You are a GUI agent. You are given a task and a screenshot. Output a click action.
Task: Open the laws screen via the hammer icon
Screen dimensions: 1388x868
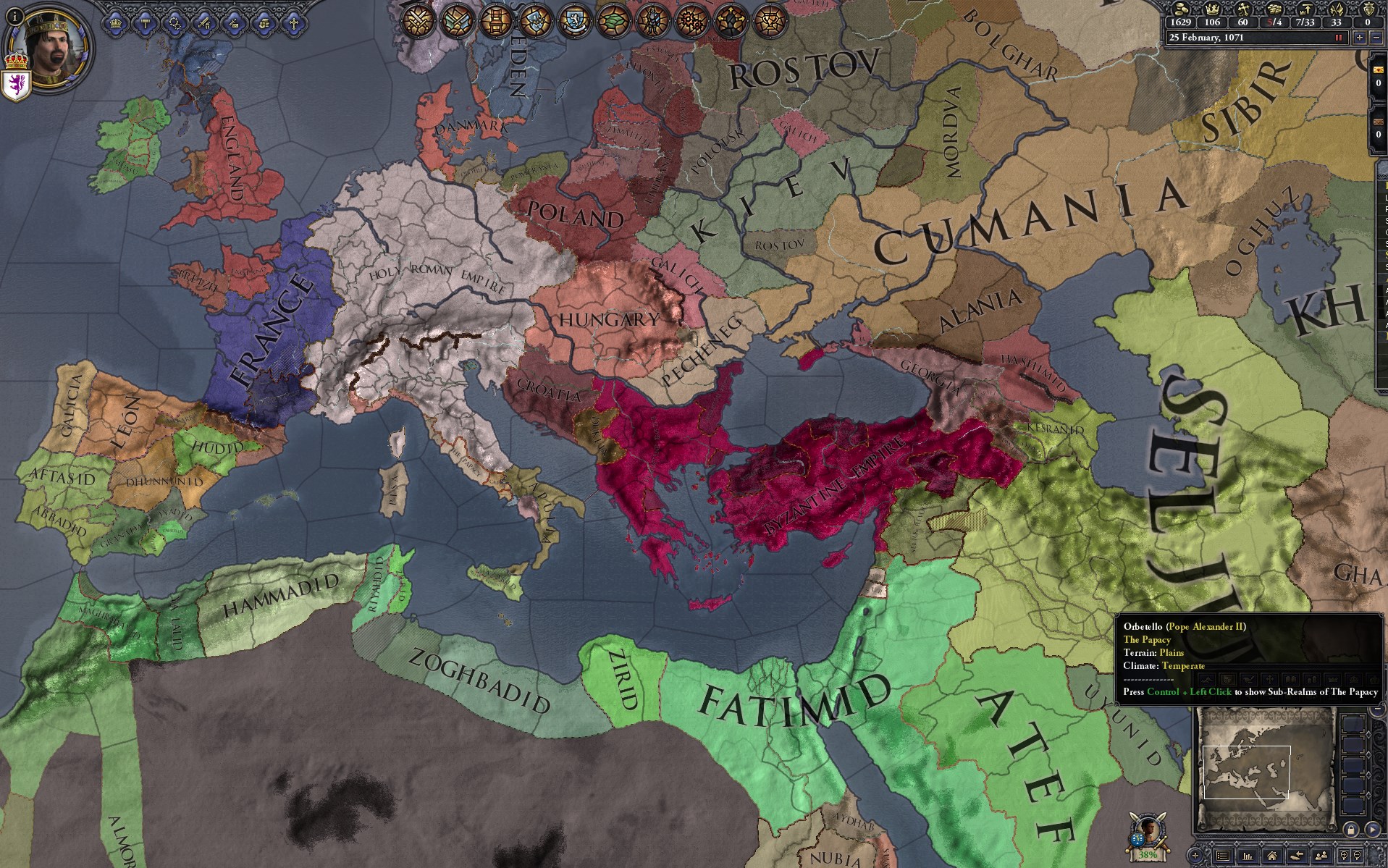146,22
